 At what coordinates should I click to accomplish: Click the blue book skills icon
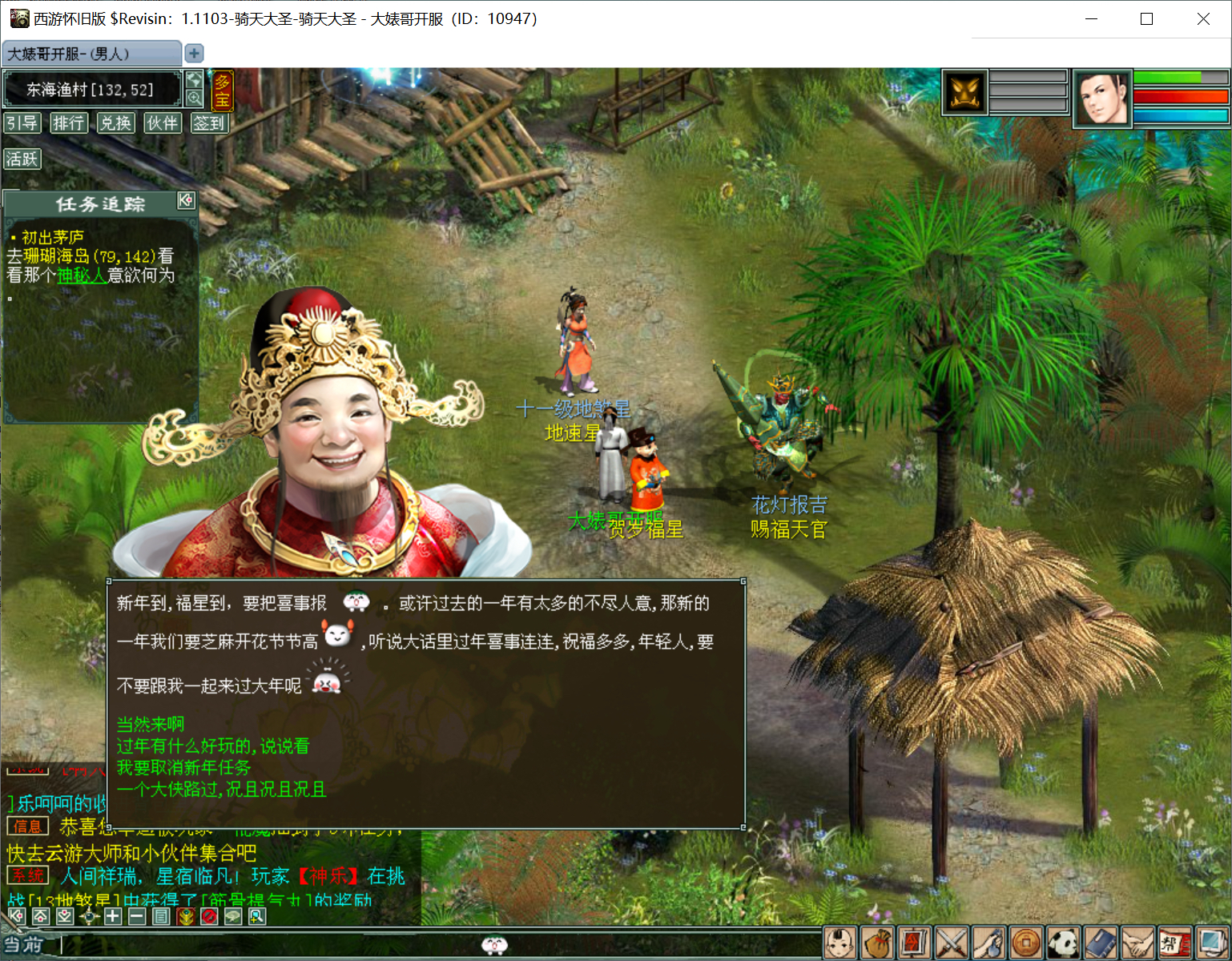click(x=1101, y=941)
